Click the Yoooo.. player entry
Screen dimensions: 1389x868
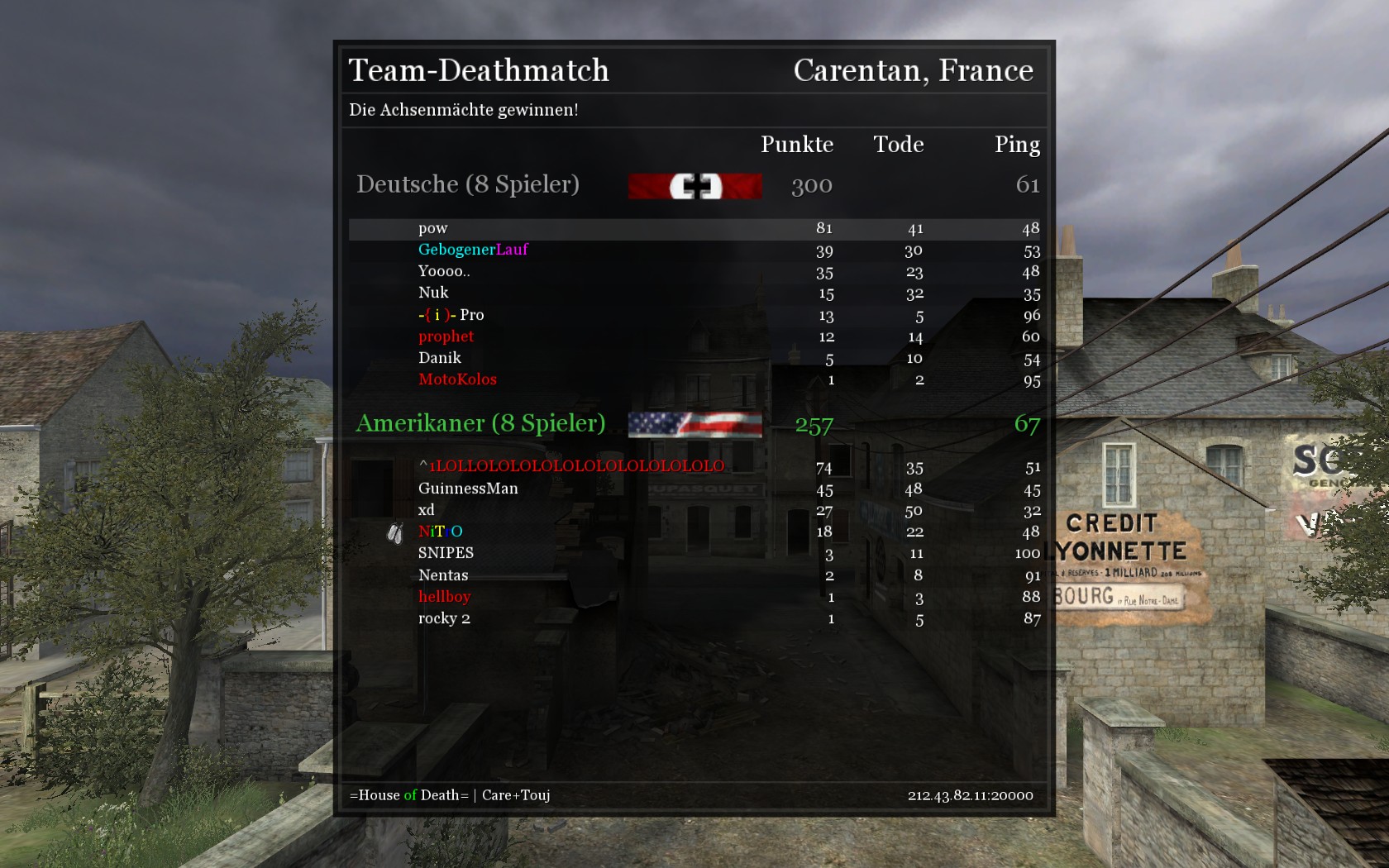tap(444, 271)
